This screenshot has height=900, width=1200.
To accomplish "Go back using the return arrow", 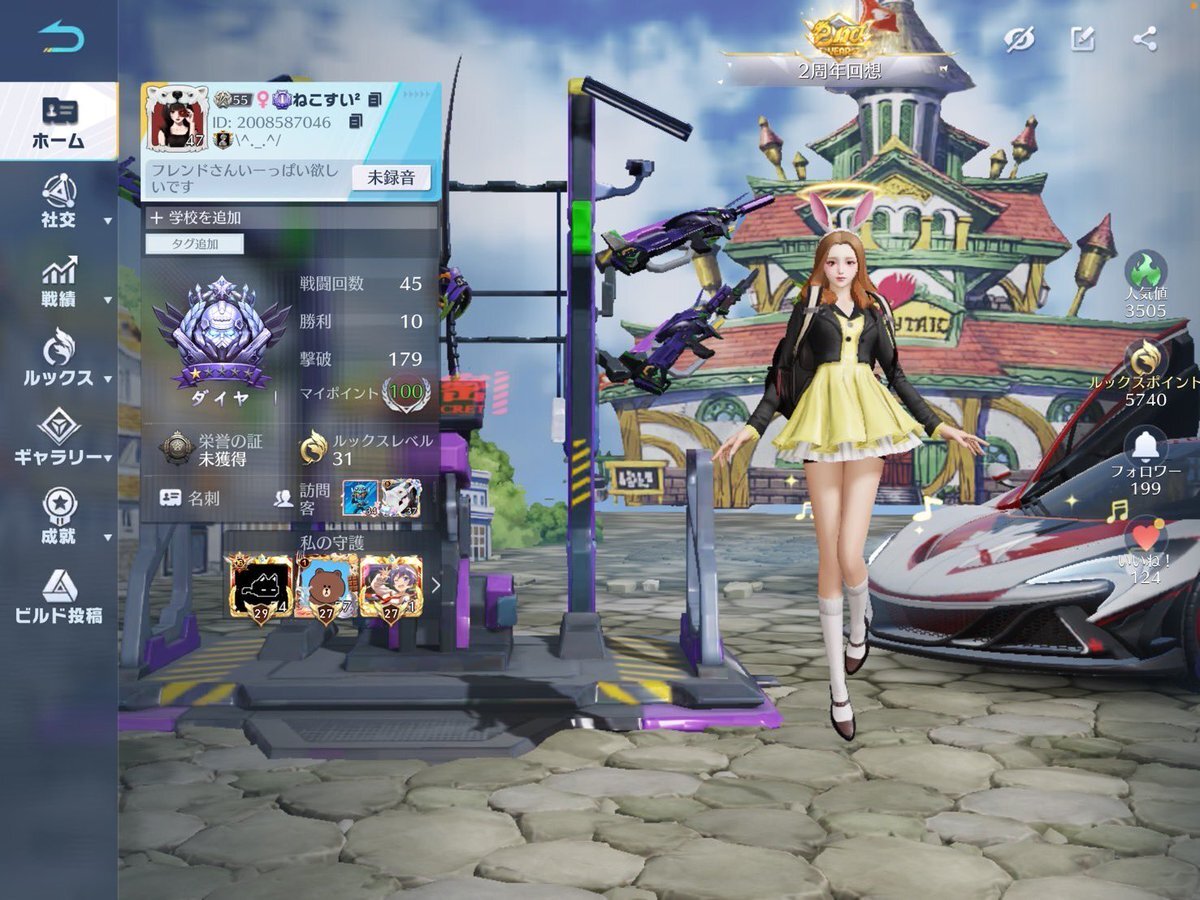I will click(x=61, y=37).
